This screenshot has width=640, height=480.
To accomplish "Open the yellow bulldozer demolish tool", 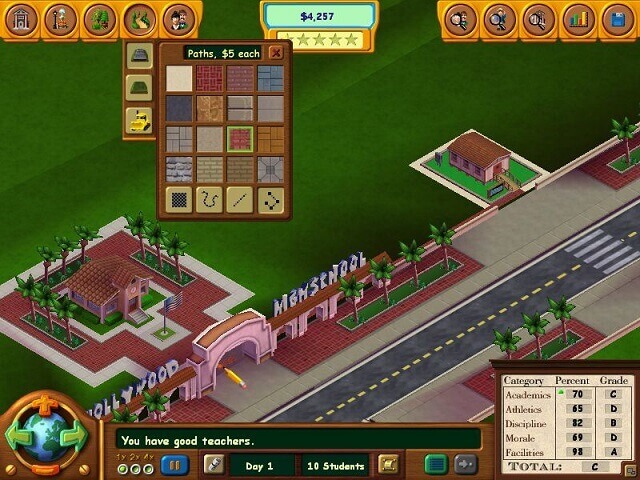I will click(139, 120).
